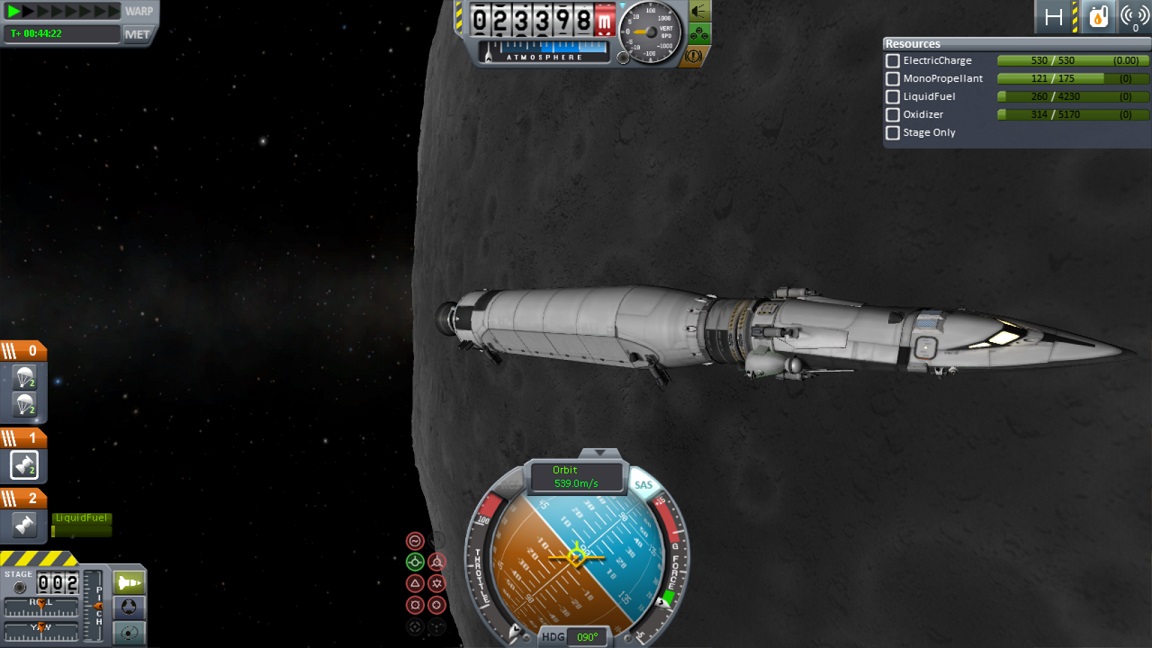
Task: Toggle the landing gear action button
Action: (700, 35)
